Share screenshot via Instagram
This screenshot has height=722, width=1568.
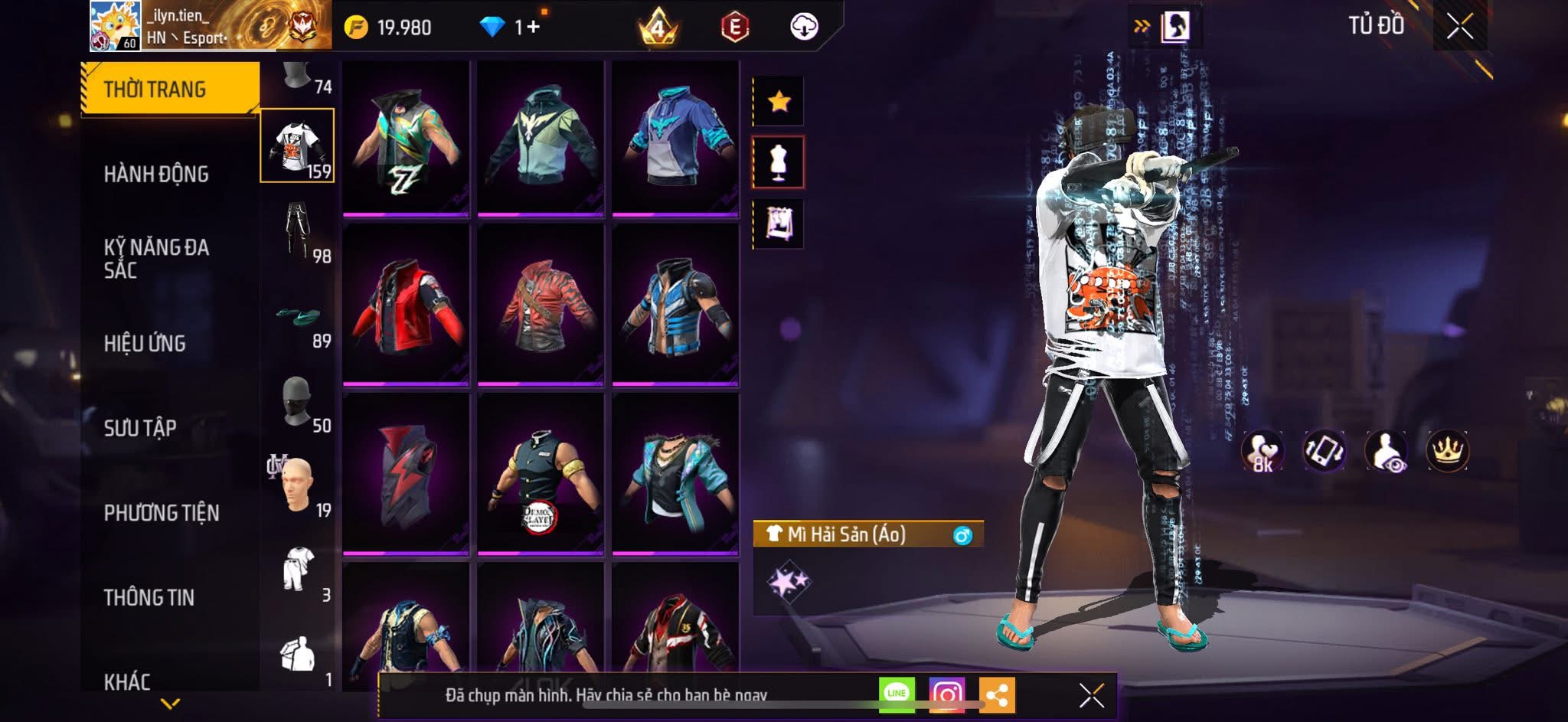click(x=946, y=695)
